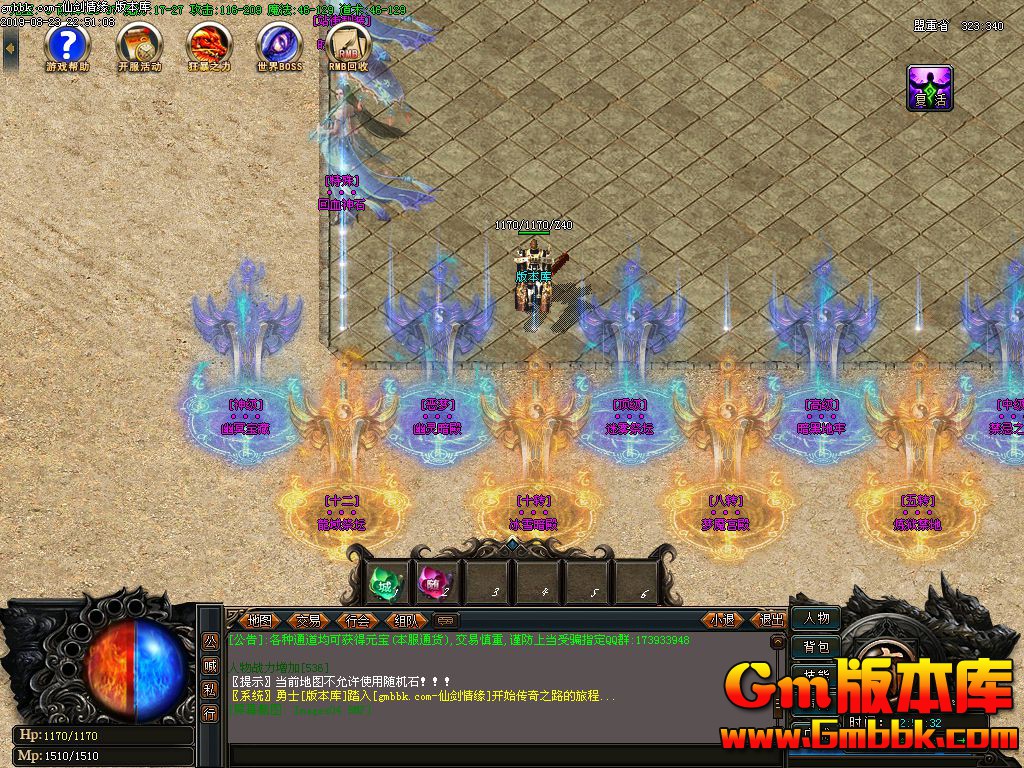The height and width of the screenshot is (768, 1024).
Task: Open the 世界BOSS menu icon
Action: (279, 45)
